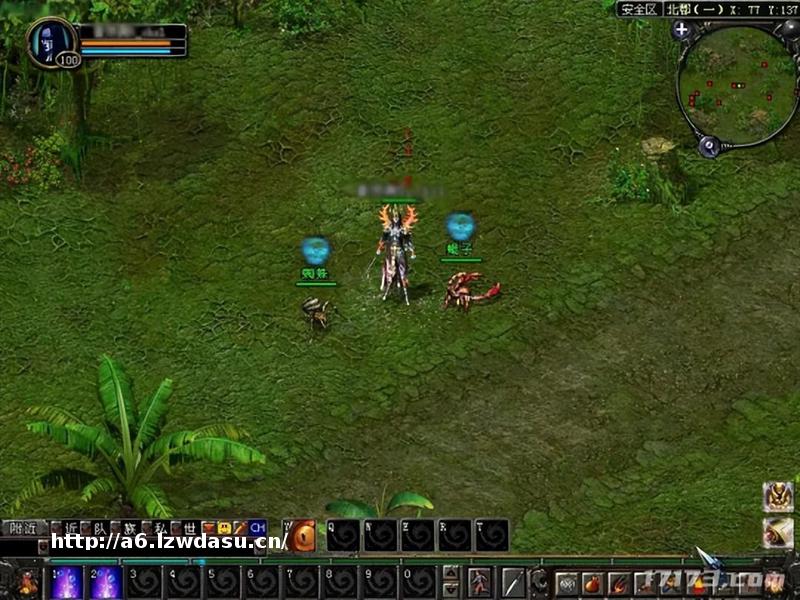
Task: Select the orange eye skill slot
Action: 302,535
